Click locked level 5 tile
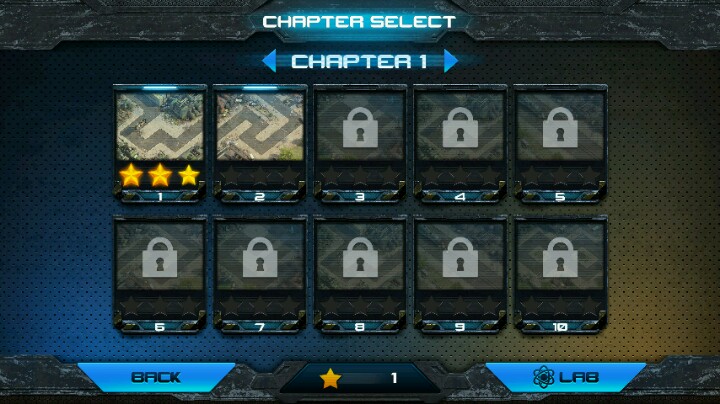This screenshot has width=720, height=404. (560, 143)
